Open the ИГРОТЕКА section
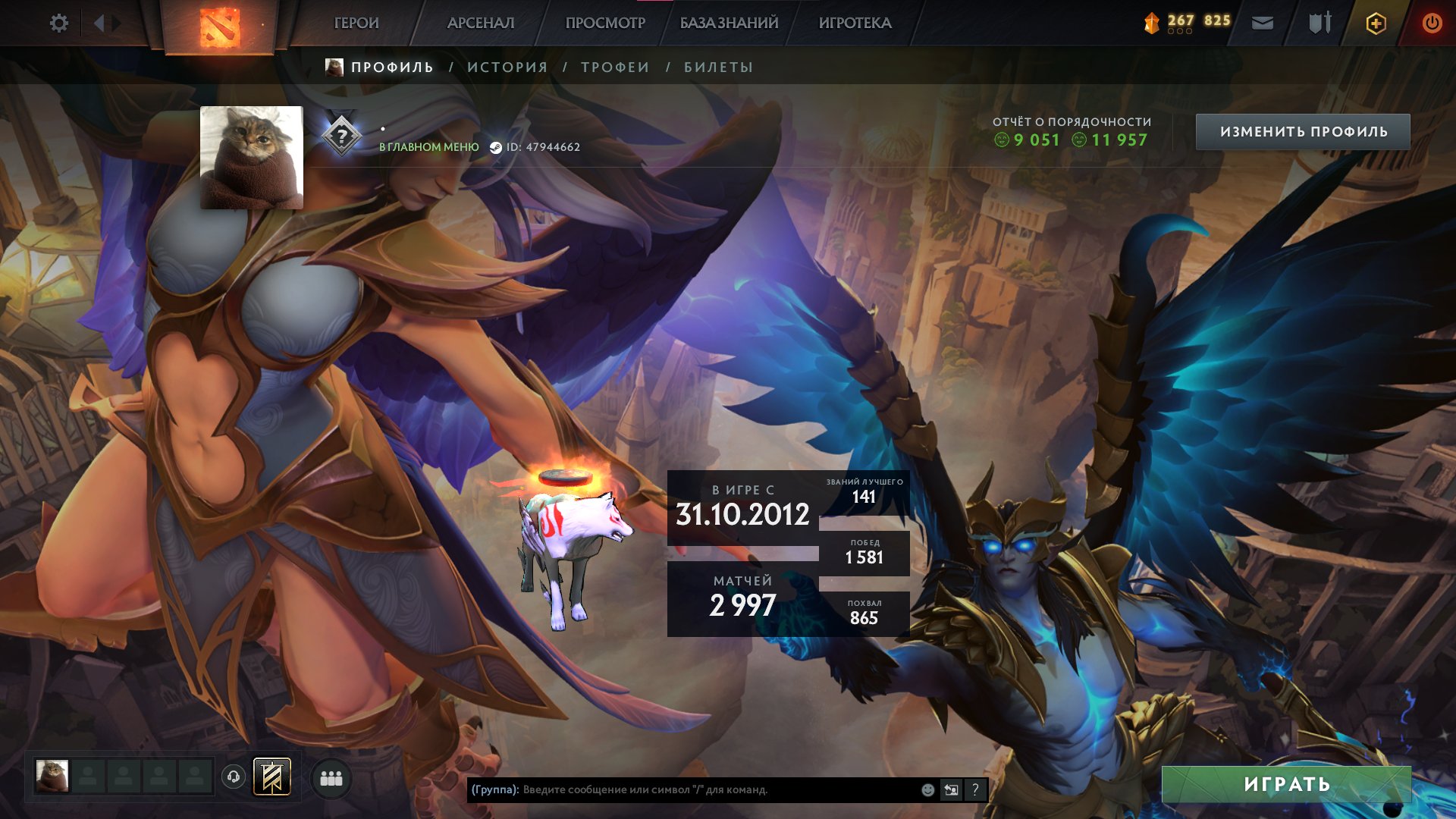The image size is (1456, 819). pyautogui.click(x=855, y=24)
